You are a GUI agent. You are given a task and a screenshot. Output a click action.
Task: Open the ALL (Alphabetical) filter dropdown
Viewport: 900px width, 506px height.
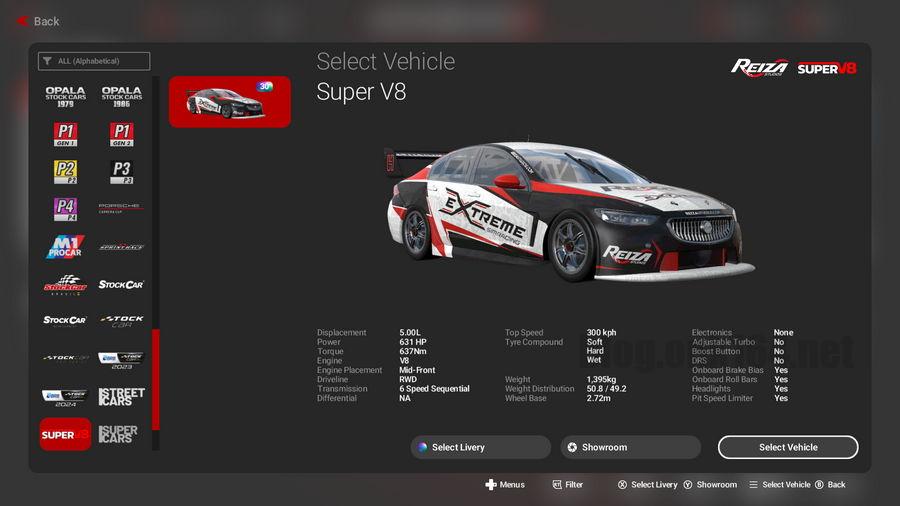(94, 61)
